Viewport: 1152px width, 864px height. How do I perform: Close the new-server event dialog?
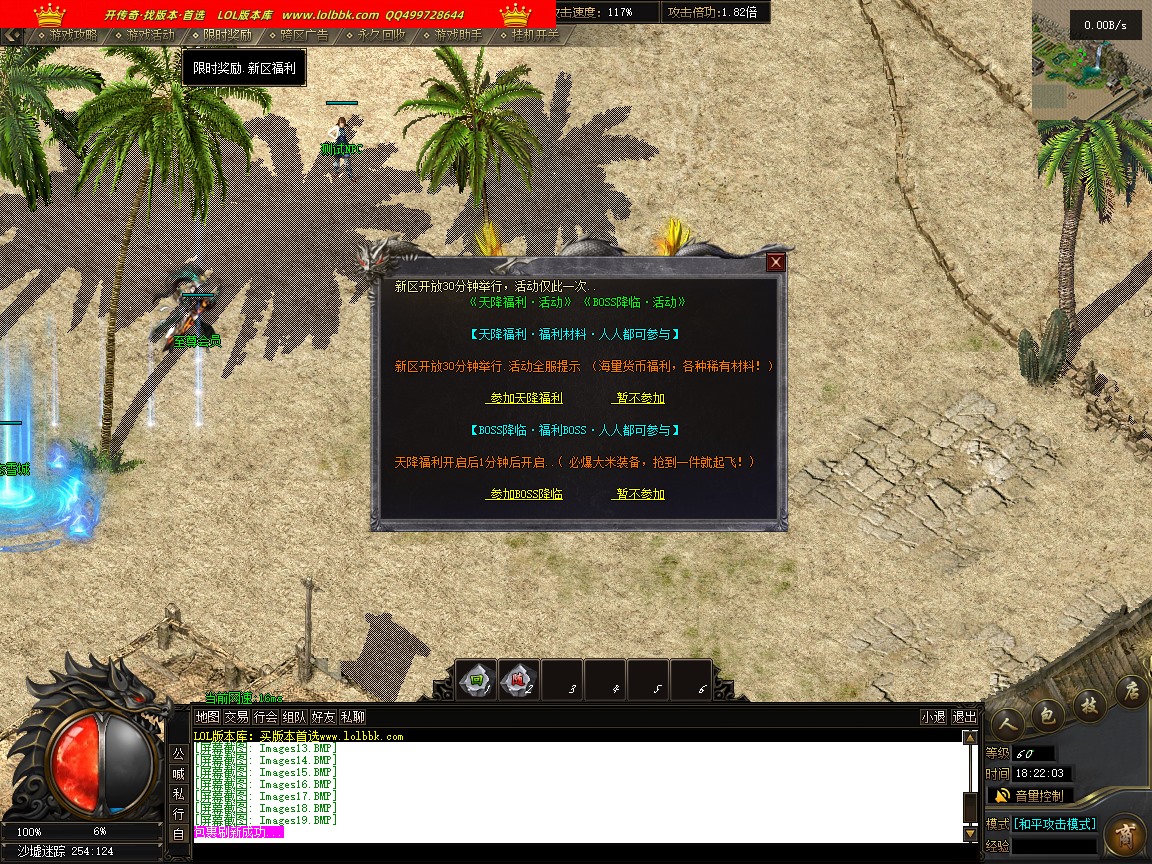pos(776,263)
